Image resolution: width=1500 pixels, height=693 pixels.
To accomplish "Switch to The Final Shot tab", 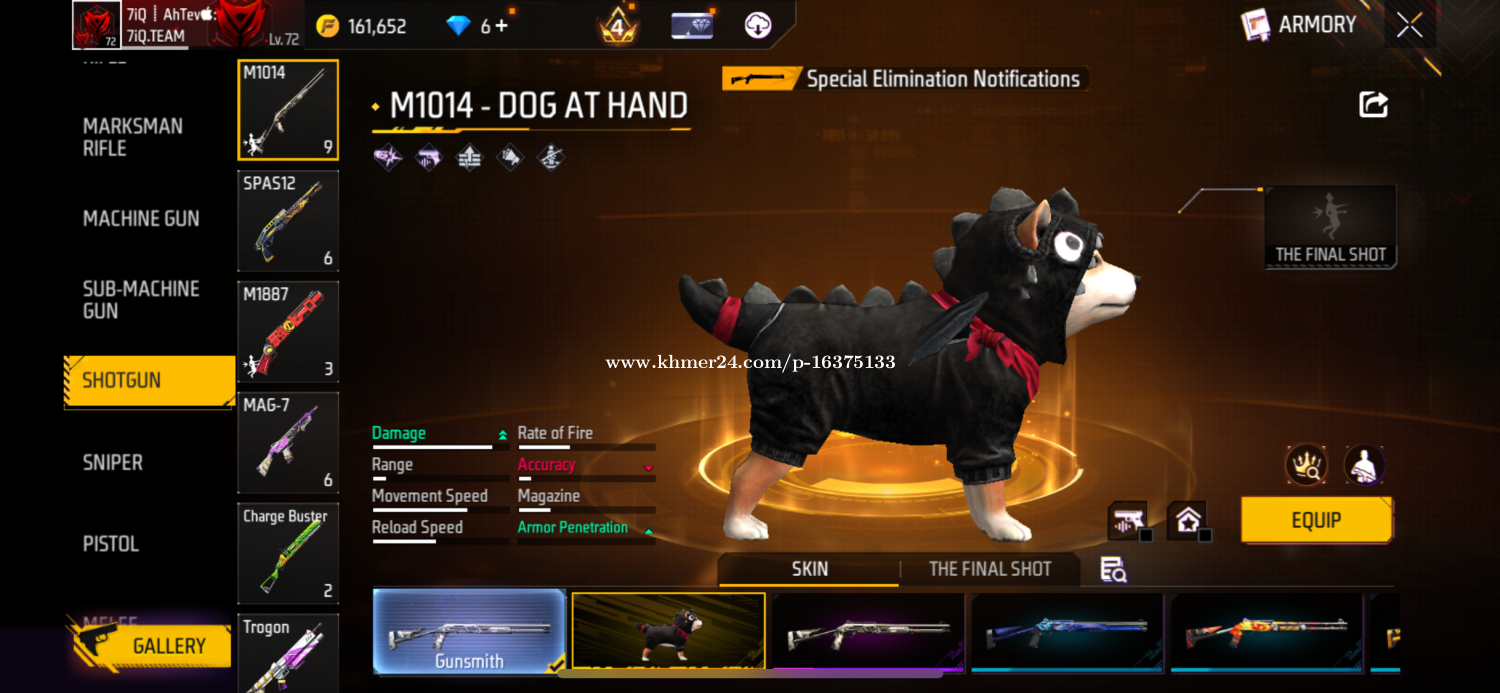I will (x=989, y=569).
